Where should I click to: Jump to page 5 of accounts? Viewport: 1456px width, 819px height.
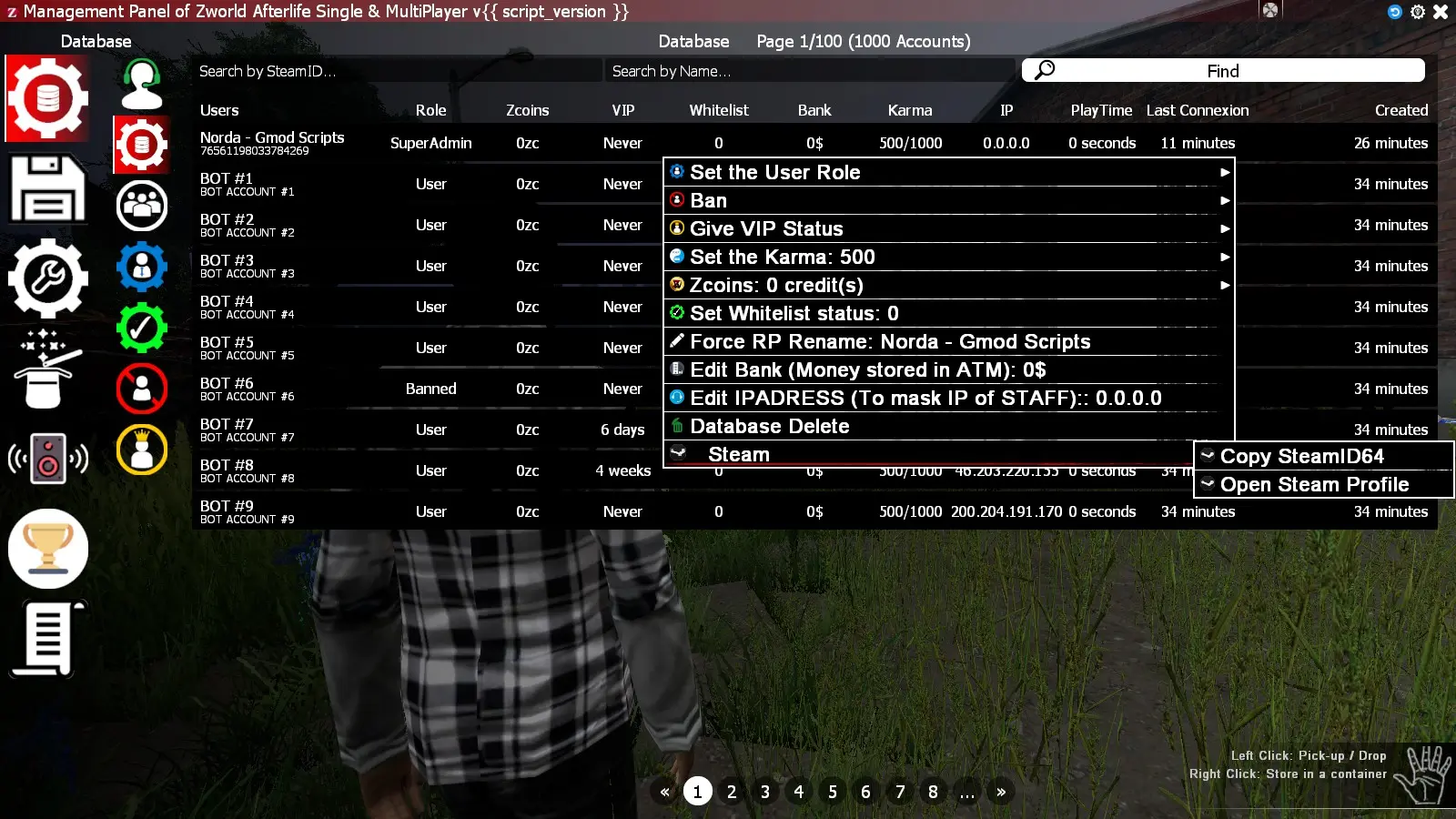832,792
